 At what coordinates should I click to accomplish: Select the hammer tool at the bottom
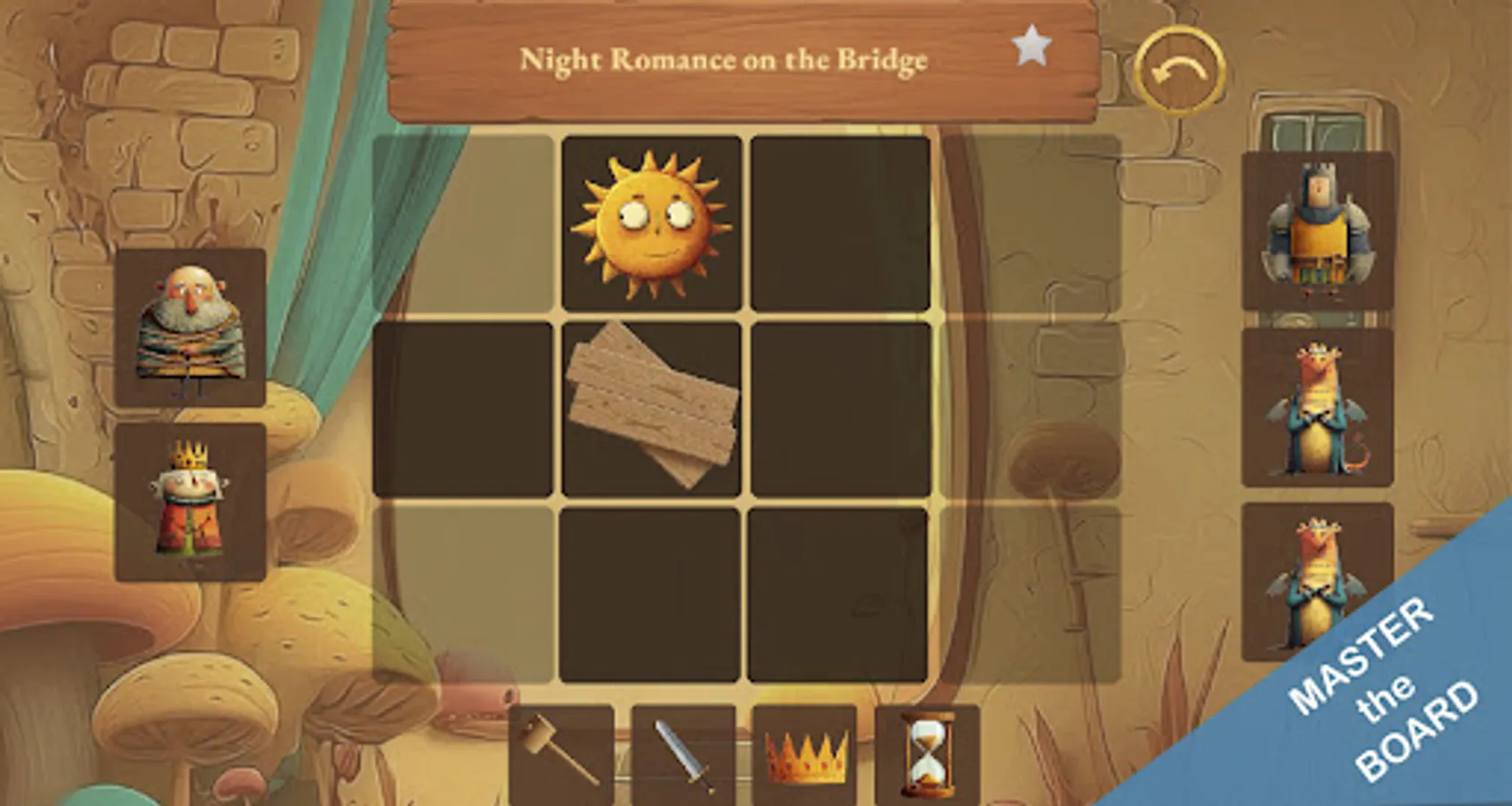pos(560,757)
